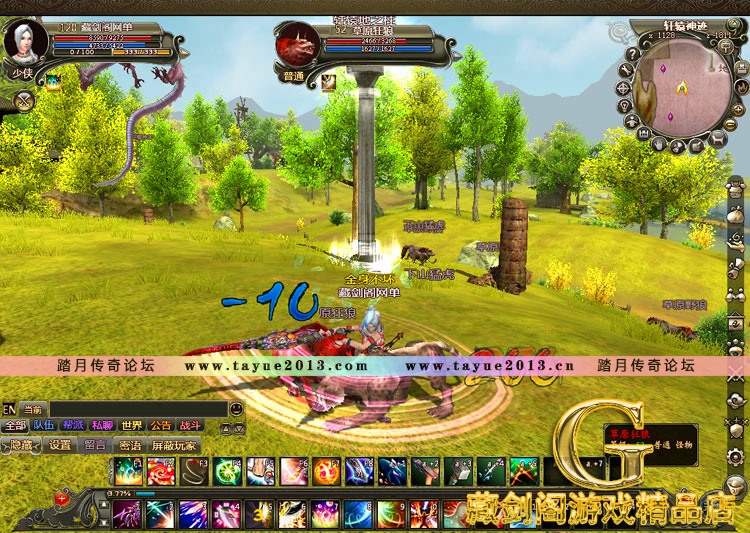Switch to the 战斗 combat log tab
The image size is (750, 533).
(190, 425)
